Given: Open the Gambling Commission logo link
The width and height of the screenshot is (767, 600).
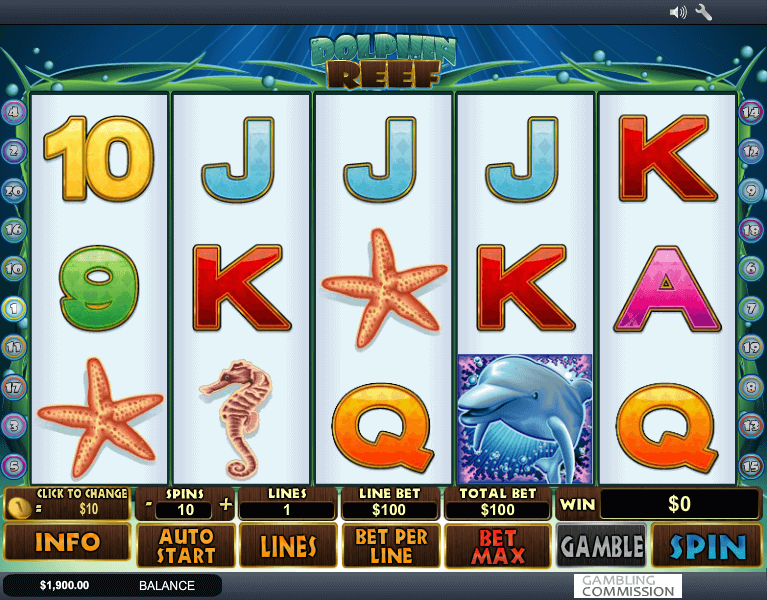Looking at the screenshot, I should [628, 586].
